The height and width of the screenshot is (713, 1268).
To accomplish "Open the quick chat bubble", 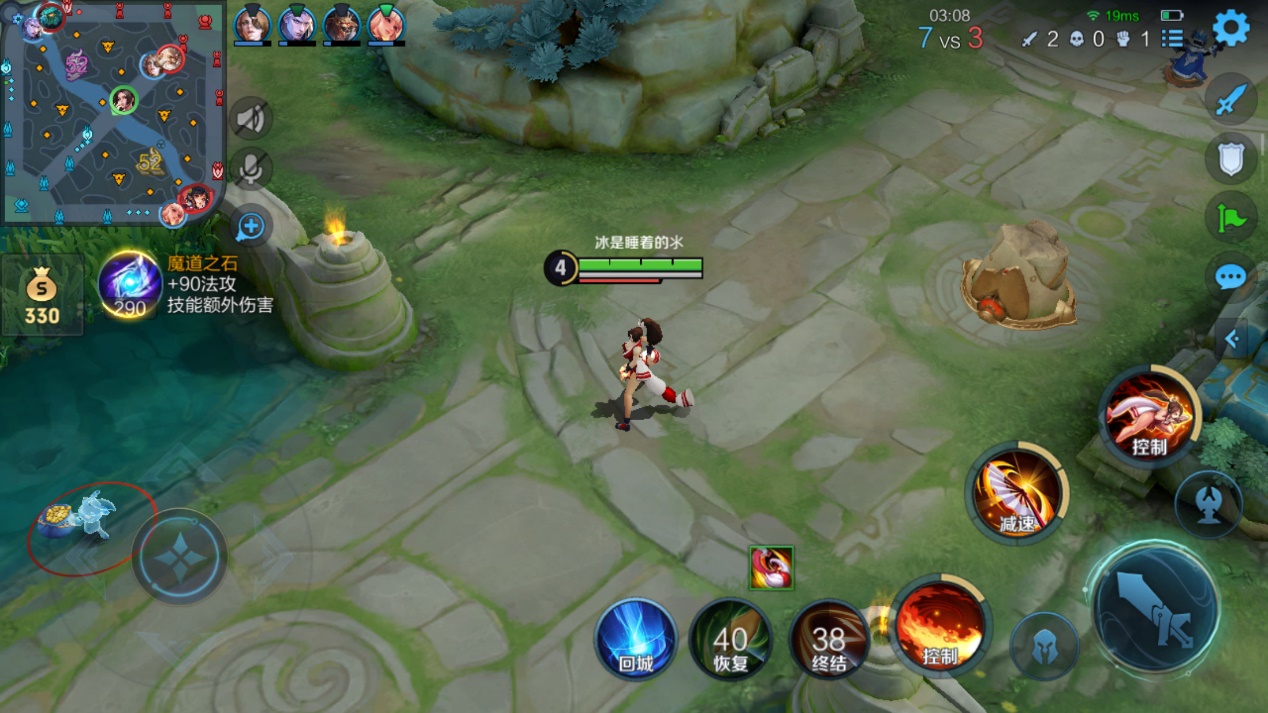I will (x=1231, y=277).
